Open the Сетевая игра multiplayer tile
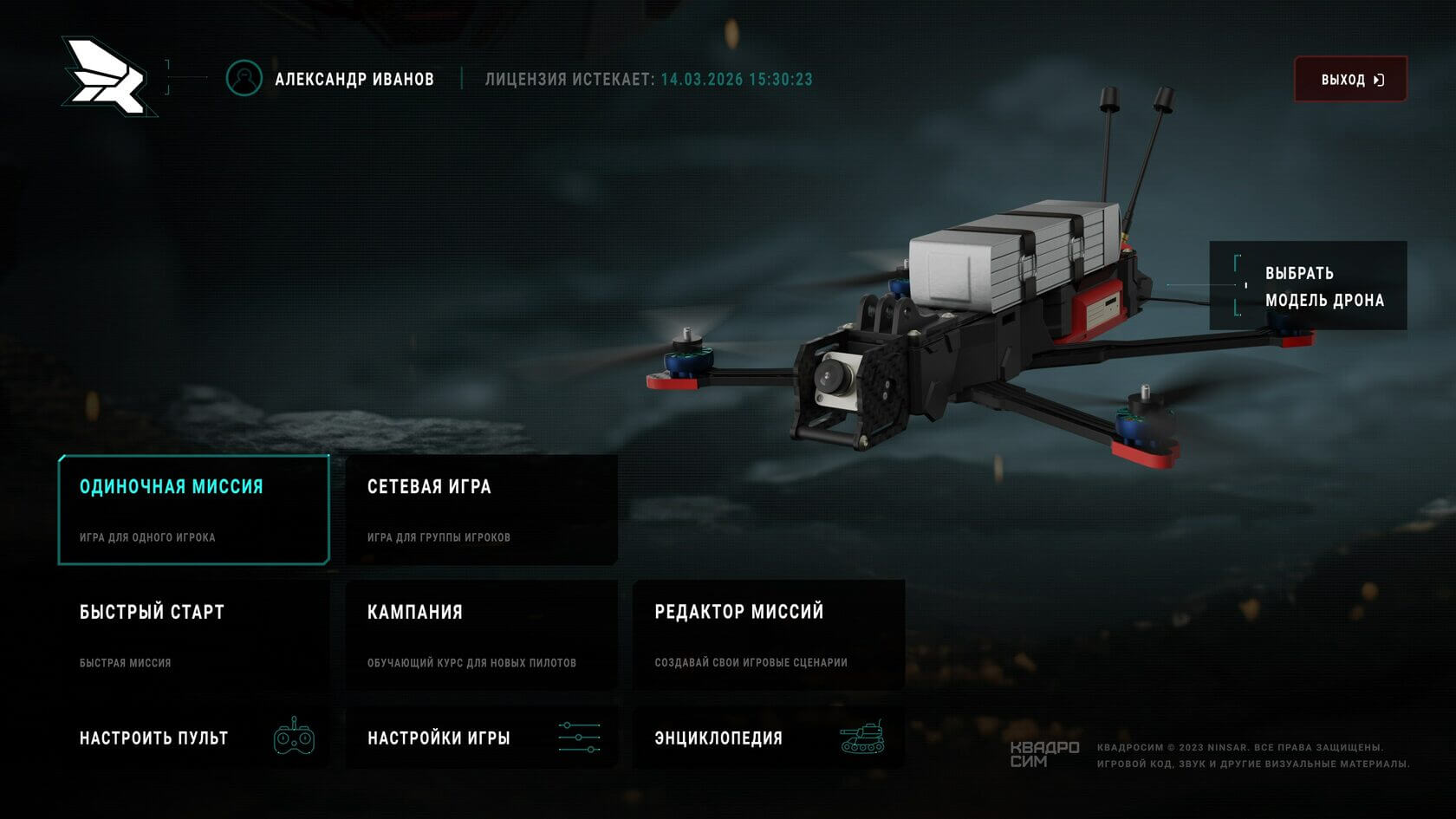This screenshot has height=819, width=1456. tap(481, 510)
